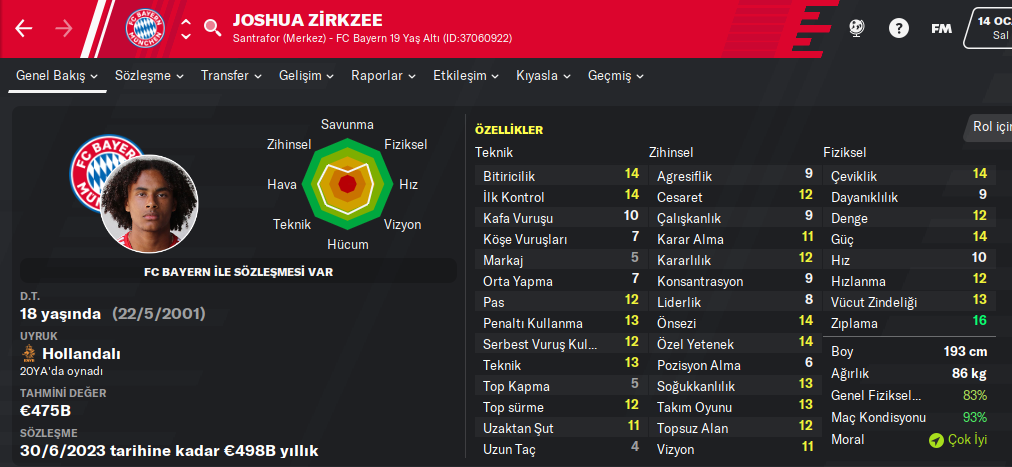
Task: Click the Hollandalı nationality entry
Action: pyautogui.click(x=70, y=354)
